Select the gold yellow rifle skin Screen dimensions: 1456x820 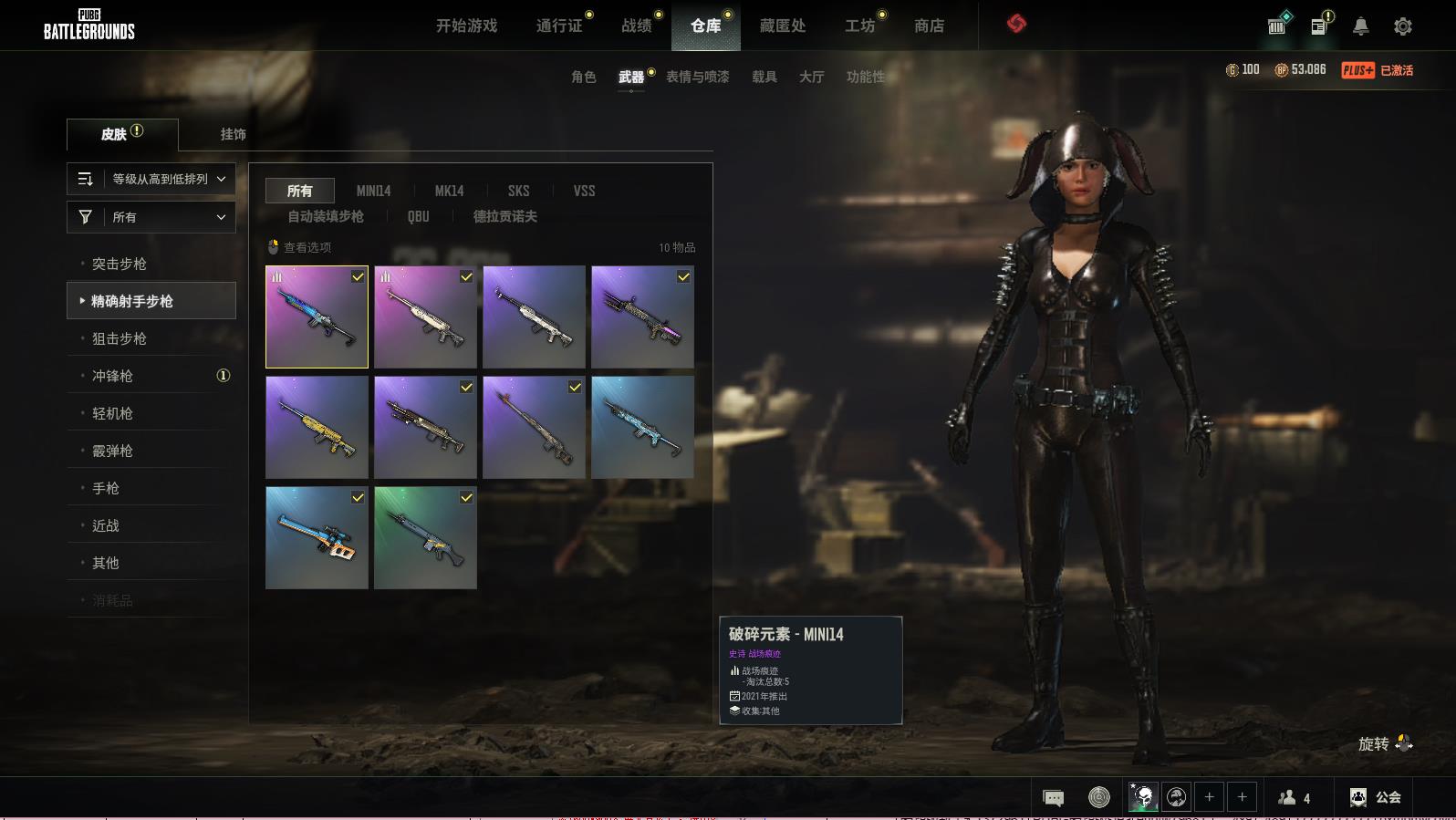coord(317,427)
